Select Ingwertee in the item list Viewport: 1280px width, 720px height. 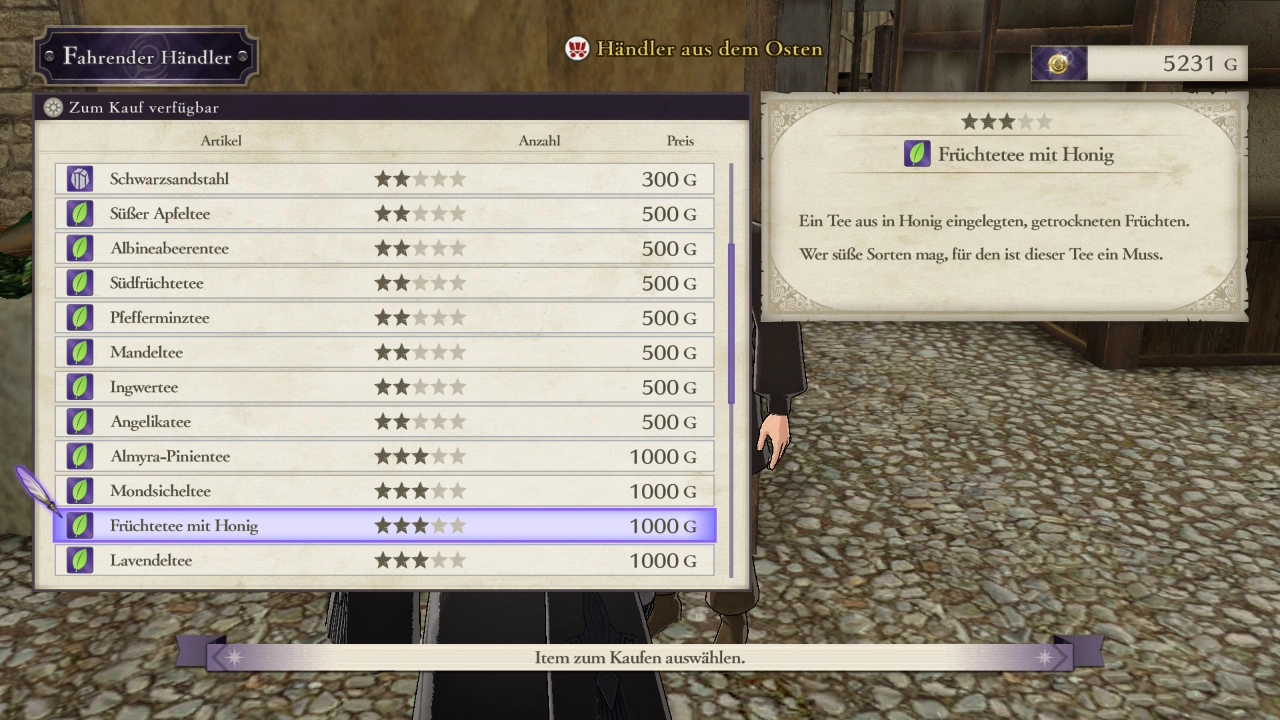(385, 387)
